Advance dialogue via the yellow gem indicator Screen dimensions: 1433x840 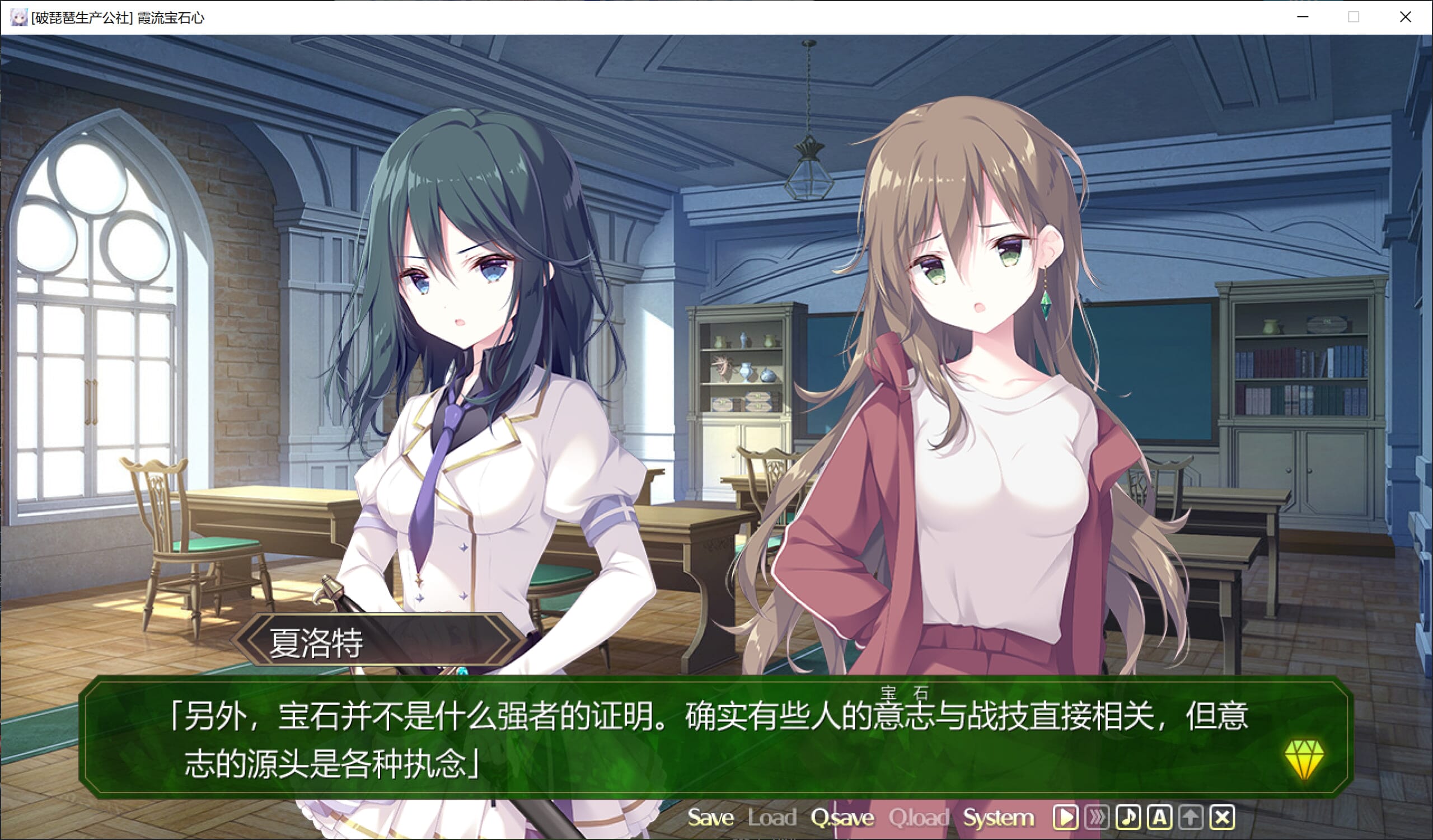tap(1304, 758)
